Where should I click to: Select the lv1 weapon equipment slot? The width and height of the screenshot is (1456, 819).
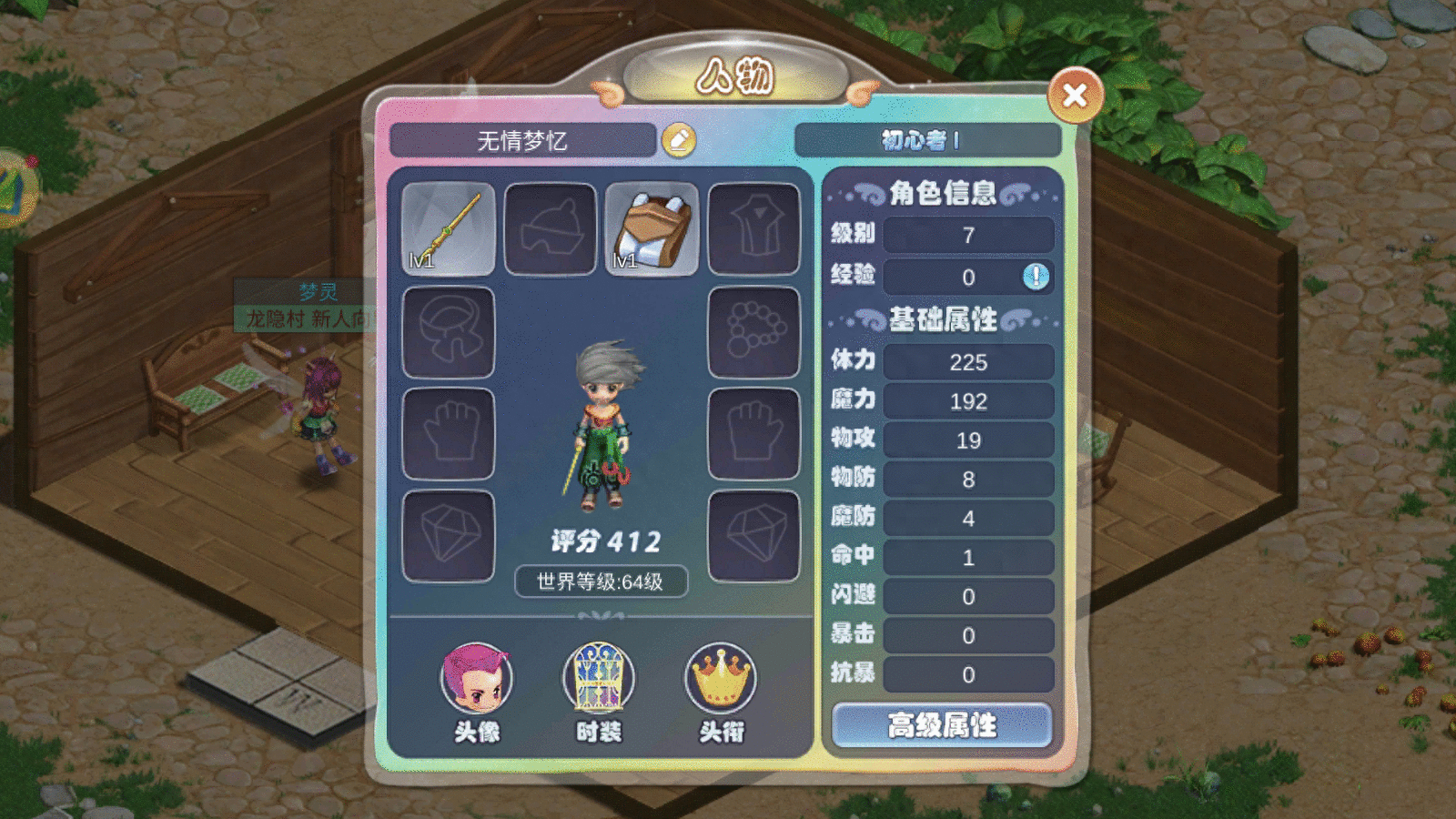point(449,227)
